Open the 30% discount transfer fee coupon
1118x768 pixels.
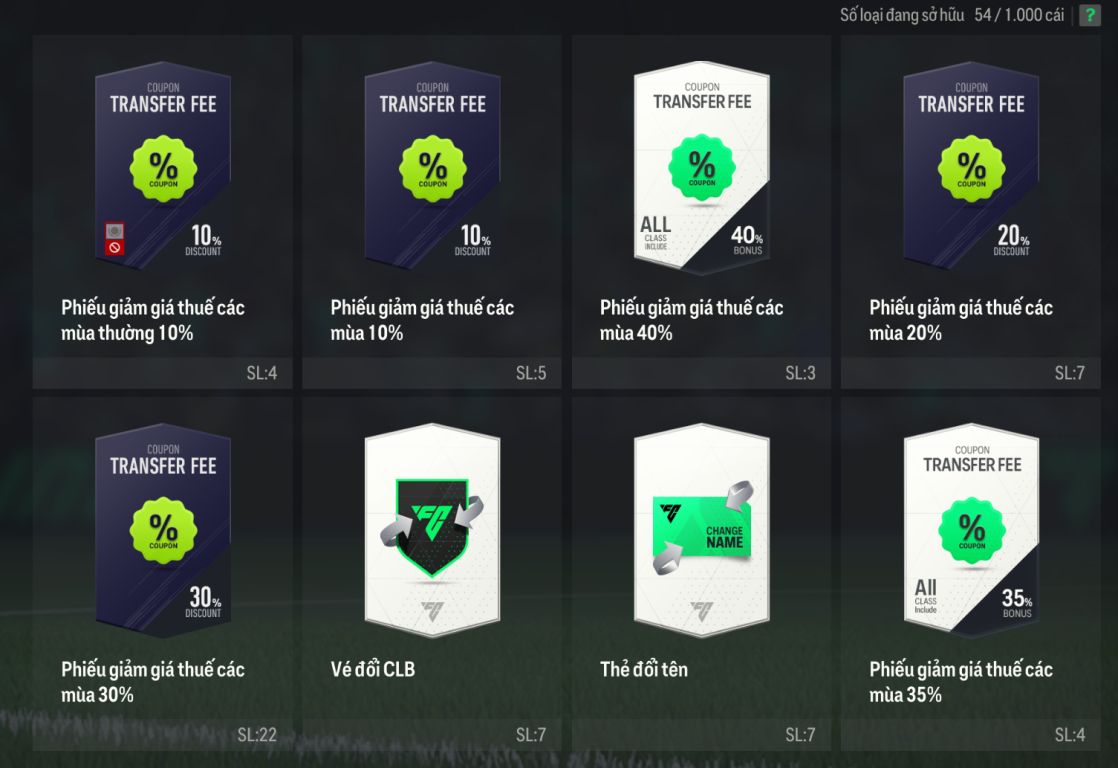click(x=163, y=532)
